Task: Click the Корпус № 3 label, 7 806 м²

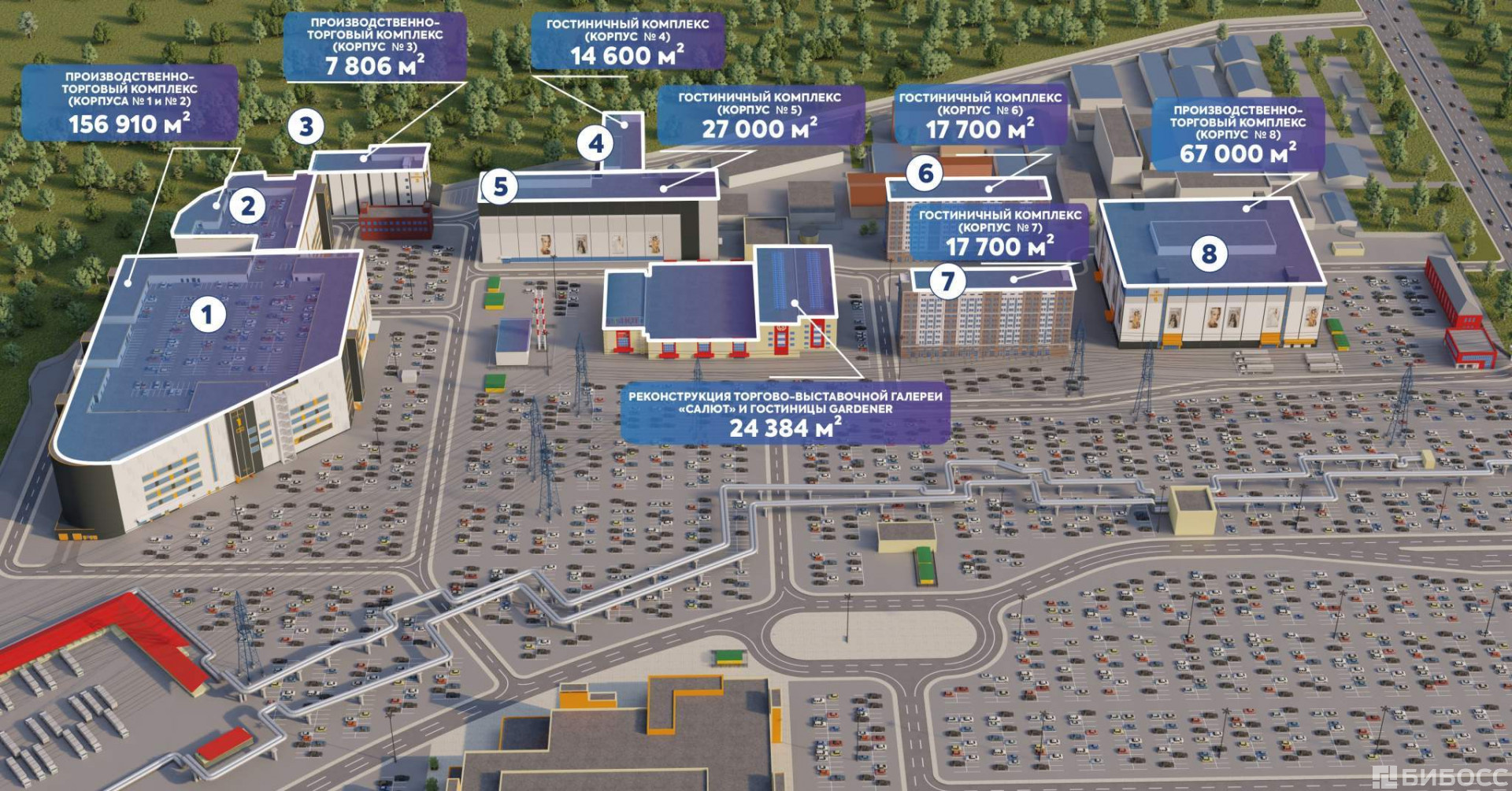Action: point(374,46)
